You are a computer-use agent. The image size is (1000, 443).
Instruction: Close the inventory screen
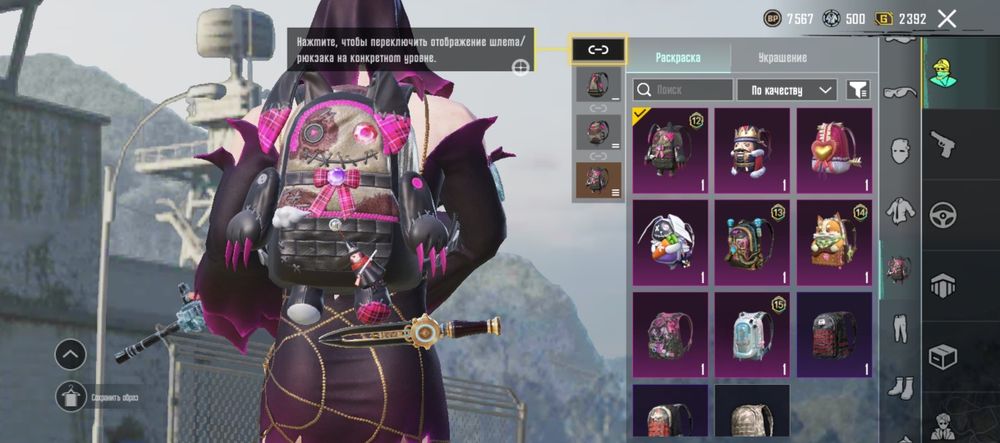coord(947,18)
